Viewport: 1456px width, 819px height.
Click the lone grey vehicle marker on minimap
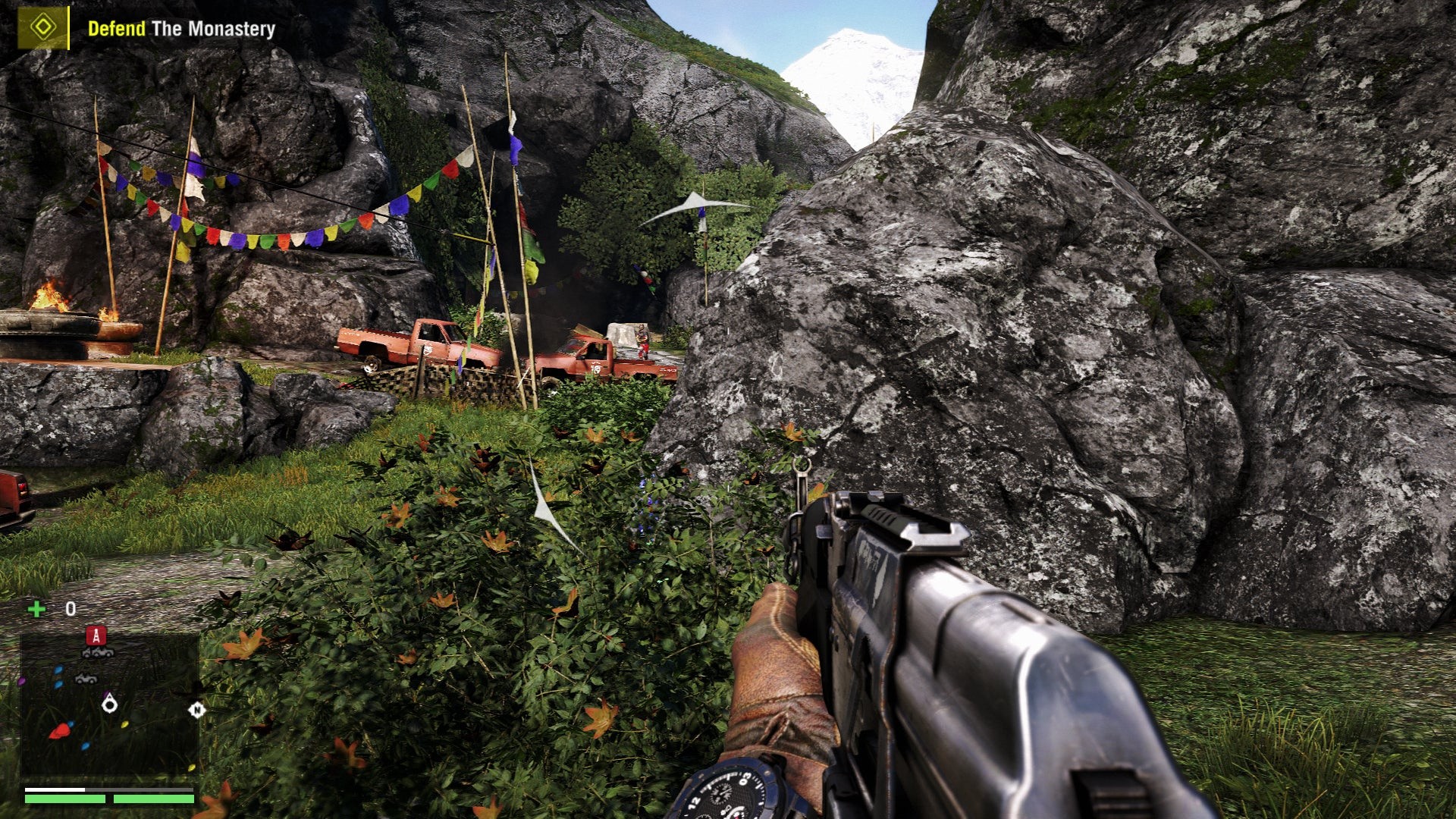(86, 679)
